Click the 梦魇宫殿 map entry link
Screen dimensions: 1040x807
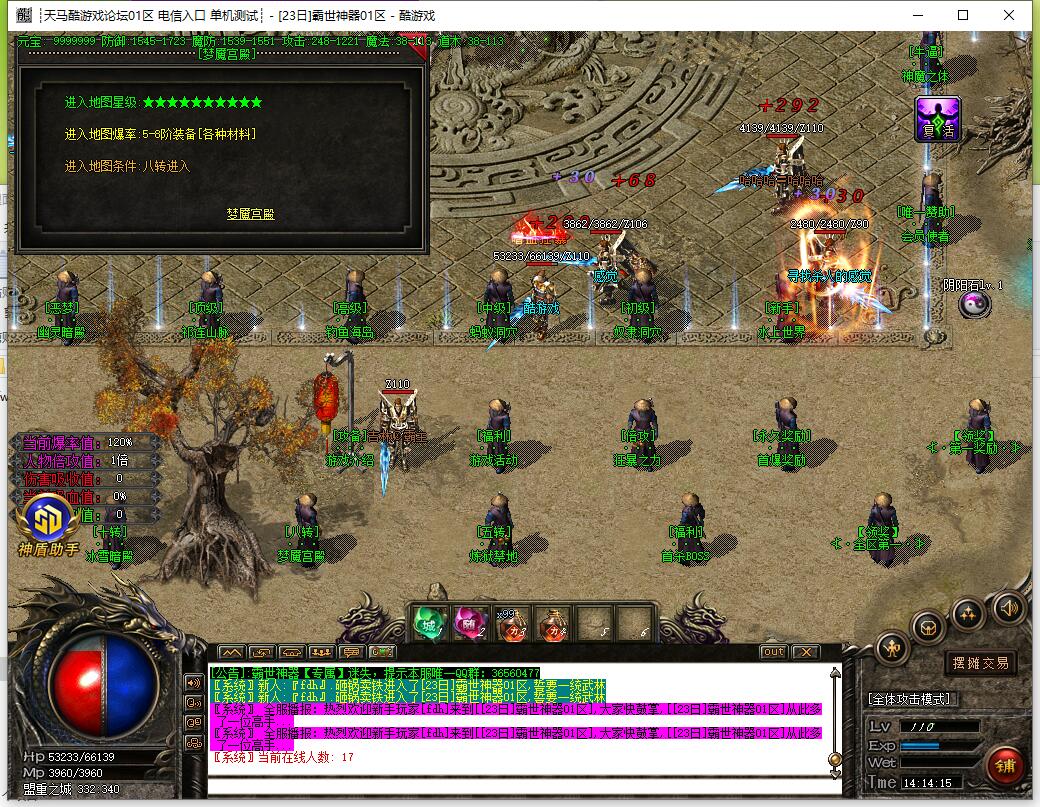click(x=250, y=213)
